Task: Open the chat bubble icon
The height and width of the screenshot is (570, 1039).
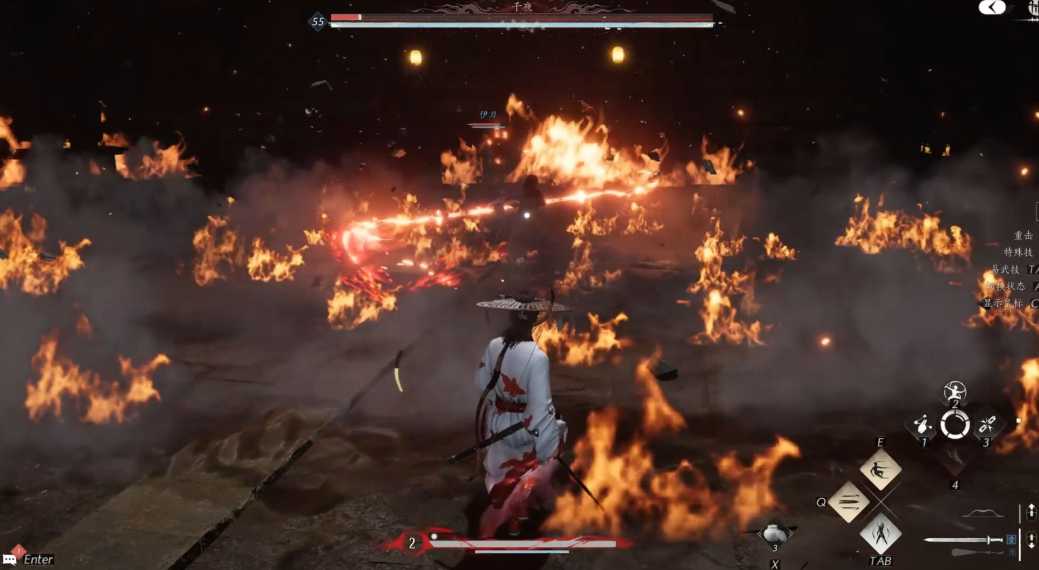Action: (x=14, y=558)
